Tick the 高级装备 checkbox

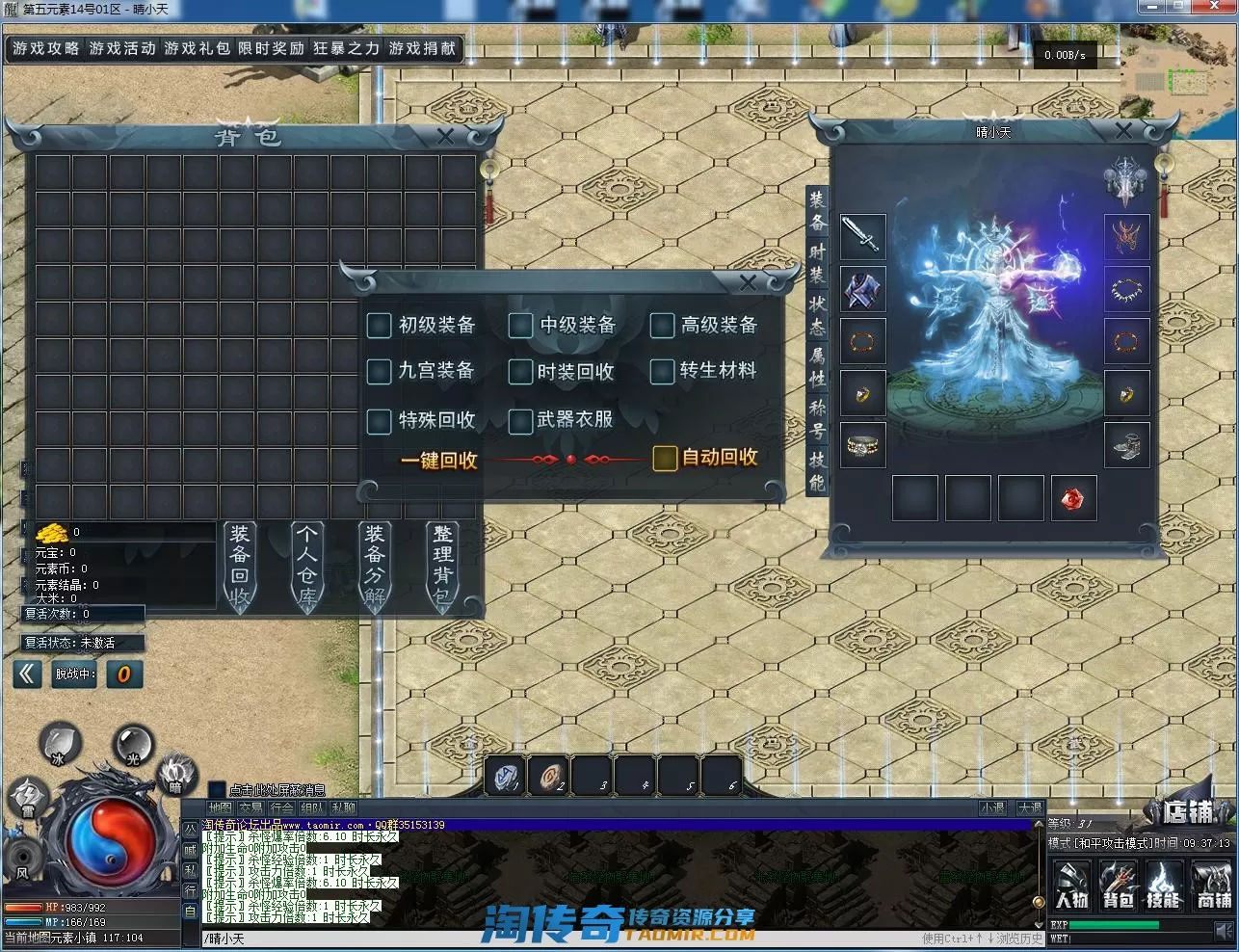[x=662, y=326]
